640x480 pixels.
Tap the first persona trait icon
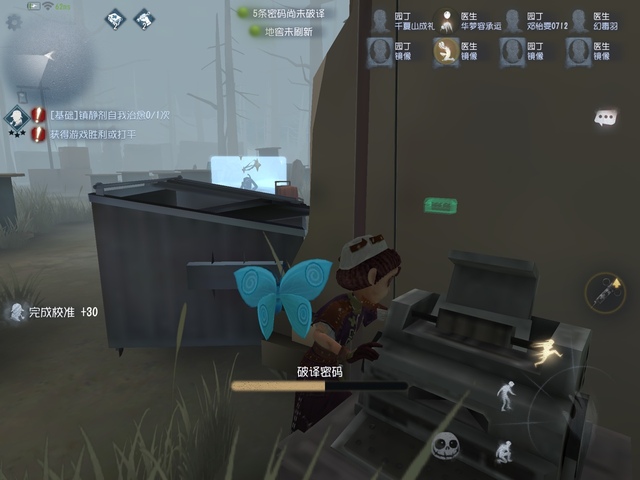115,18
